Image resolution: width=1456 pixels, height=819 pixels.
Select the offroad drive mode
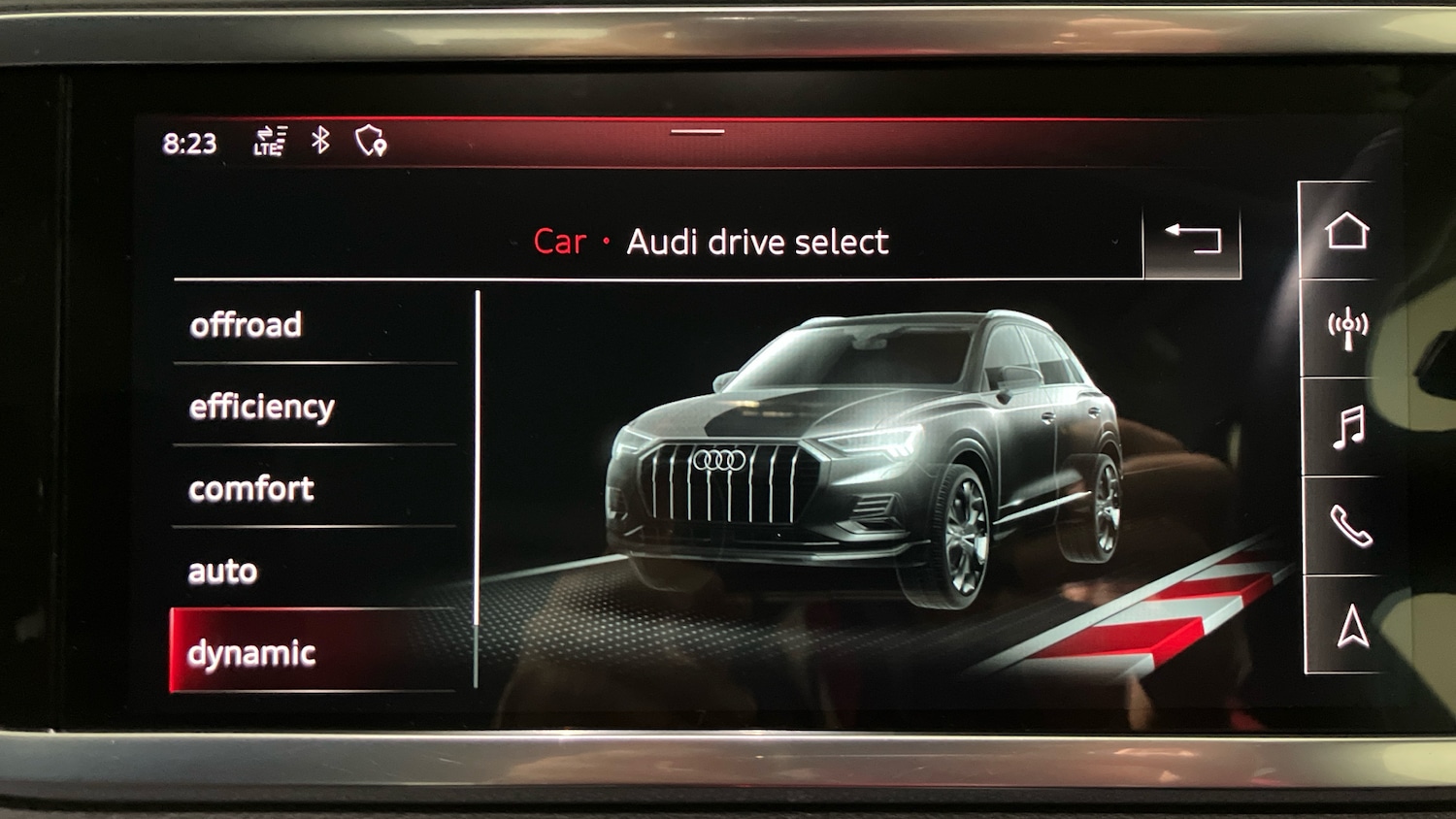(x=246, y=324)
